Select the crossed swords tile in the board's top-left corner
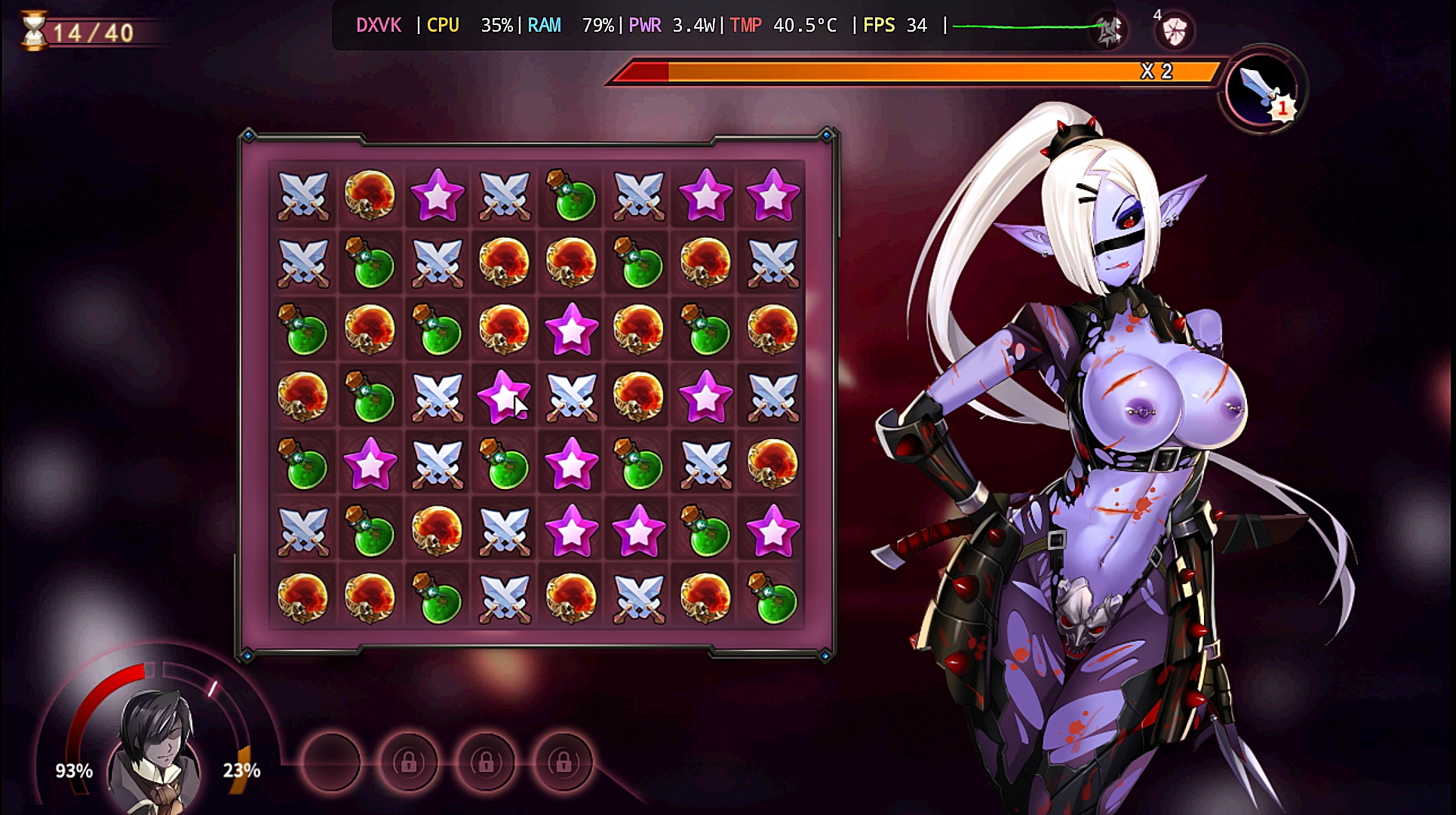The image size is (1456, 815). pyautogui.click(x=303, y=196)
